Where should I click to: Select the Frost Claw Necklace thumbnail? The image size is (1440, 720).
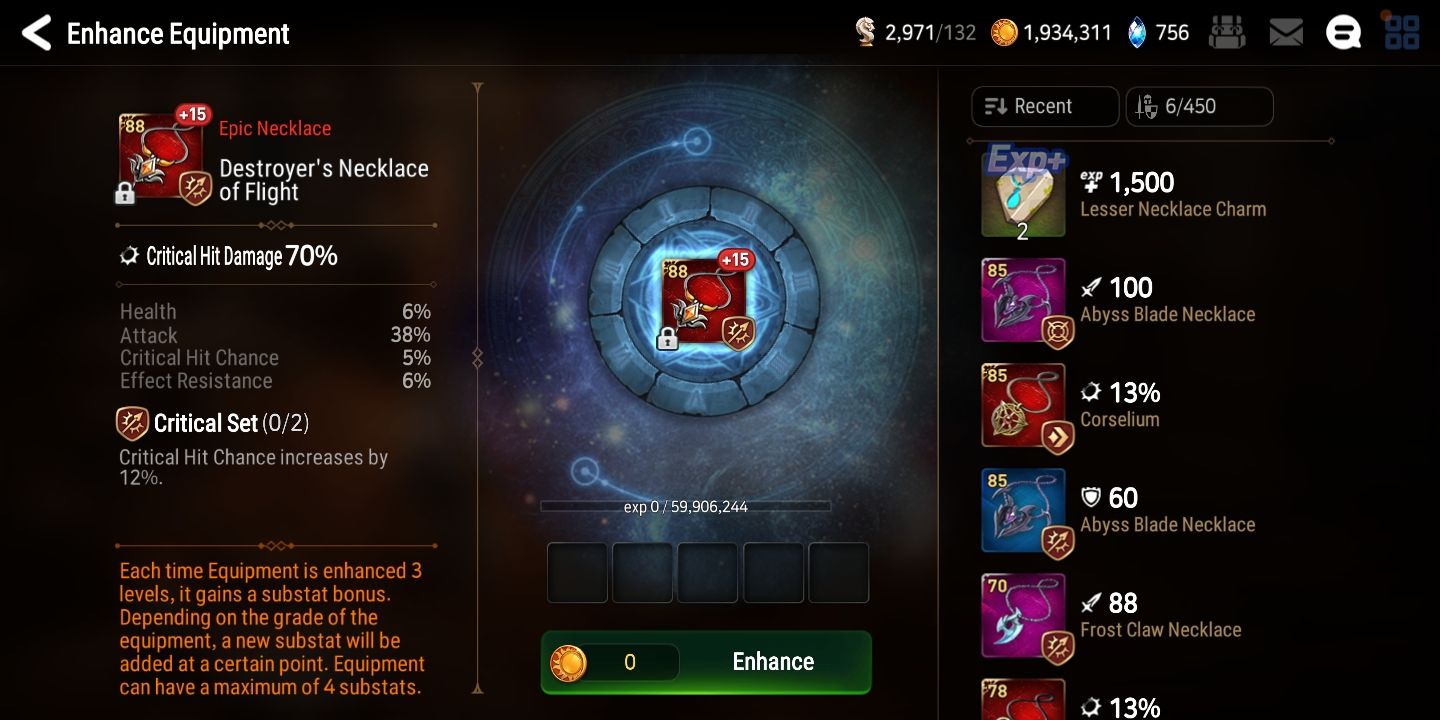(1023, 615)
